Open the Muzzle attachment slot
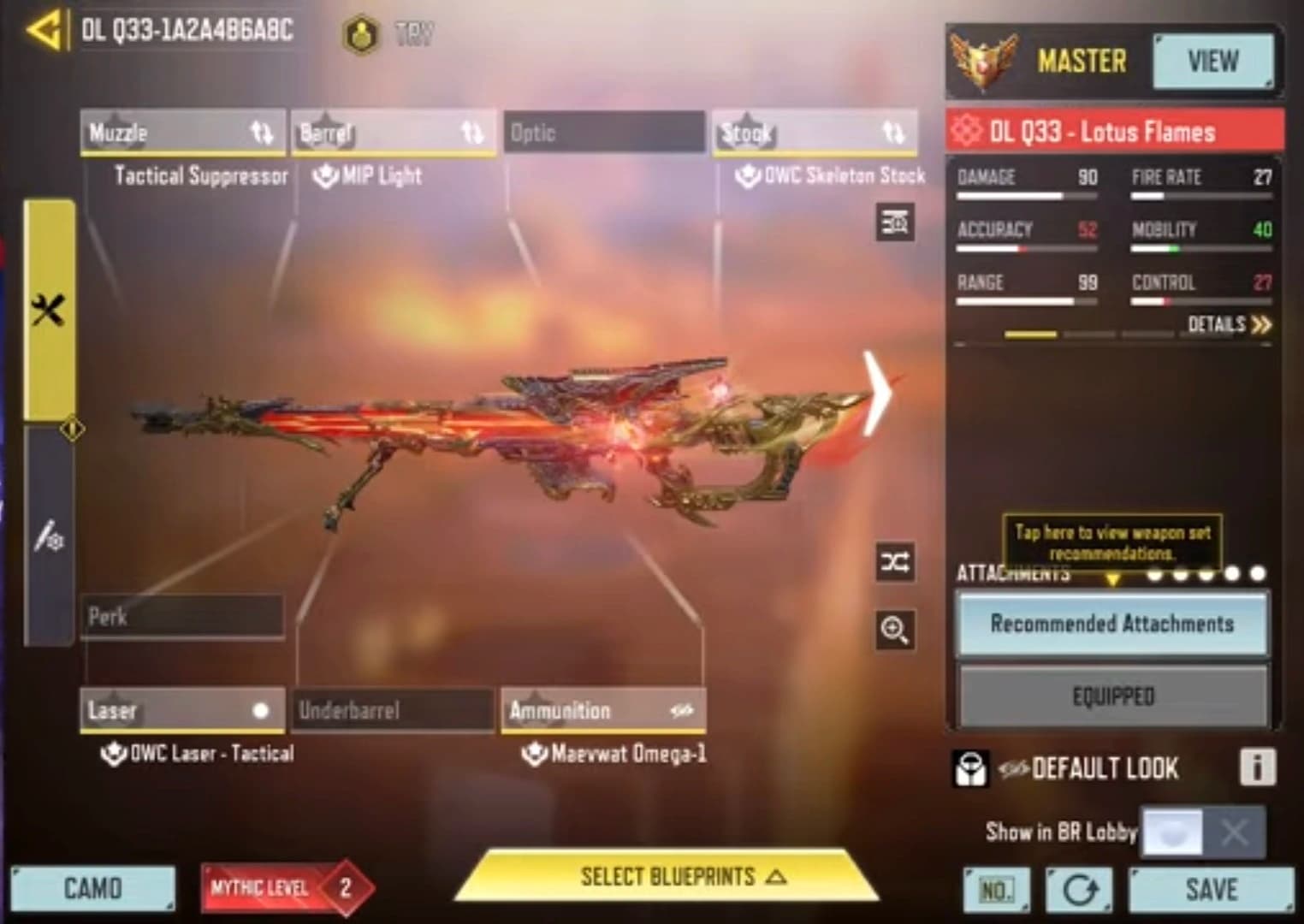The width and height of the screenshot is (1304, 924). coord(182,133)
